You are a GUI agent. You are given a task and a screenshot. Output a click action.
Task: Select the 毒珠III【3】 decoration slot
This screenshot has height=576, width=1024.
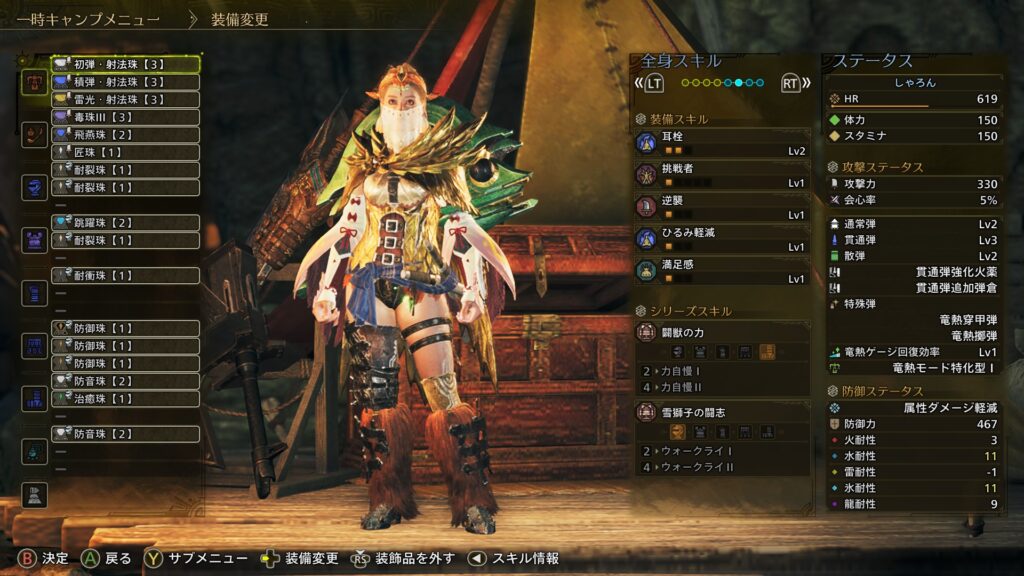pos(125,117)
